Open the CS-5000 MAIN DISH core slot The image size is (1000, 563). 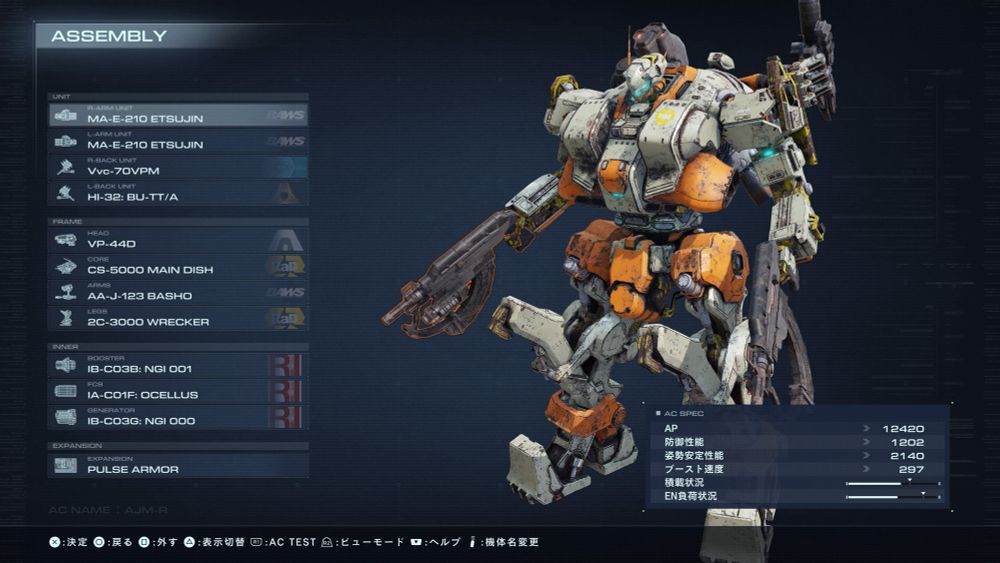178,266
